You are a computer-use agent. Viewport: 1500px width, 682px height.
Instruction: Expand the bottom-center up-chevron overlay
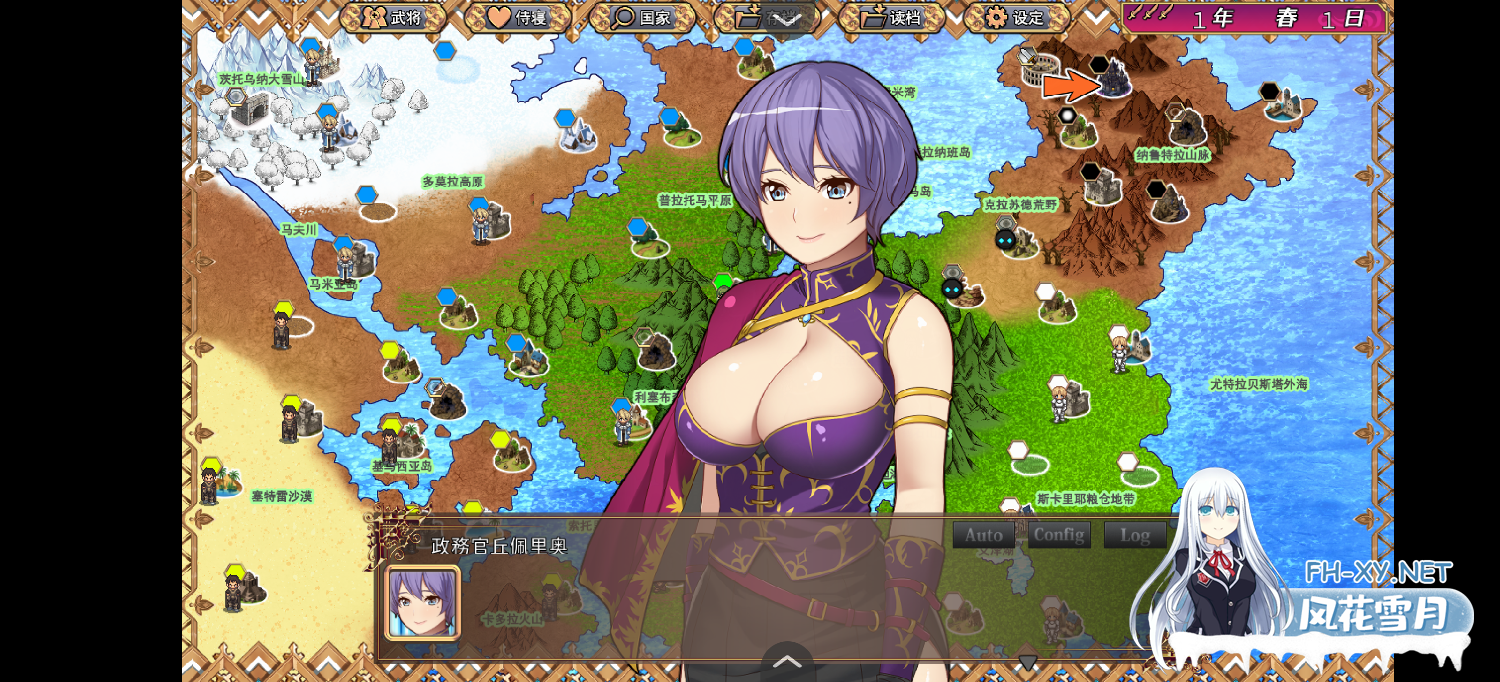tap(788, 661)
